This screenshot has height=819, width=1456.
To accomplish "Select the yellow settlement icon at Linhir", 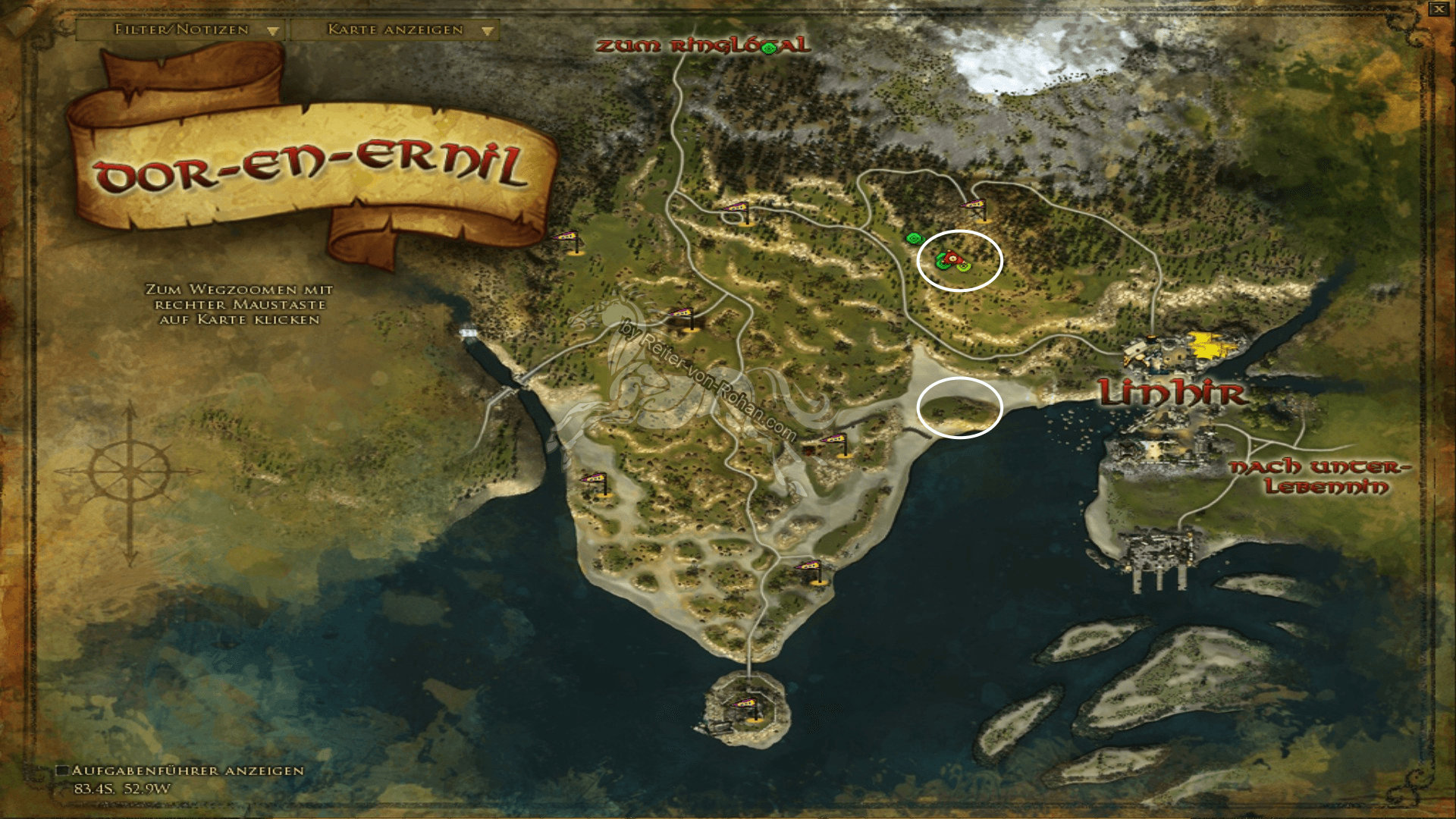I will [1206, 343].
